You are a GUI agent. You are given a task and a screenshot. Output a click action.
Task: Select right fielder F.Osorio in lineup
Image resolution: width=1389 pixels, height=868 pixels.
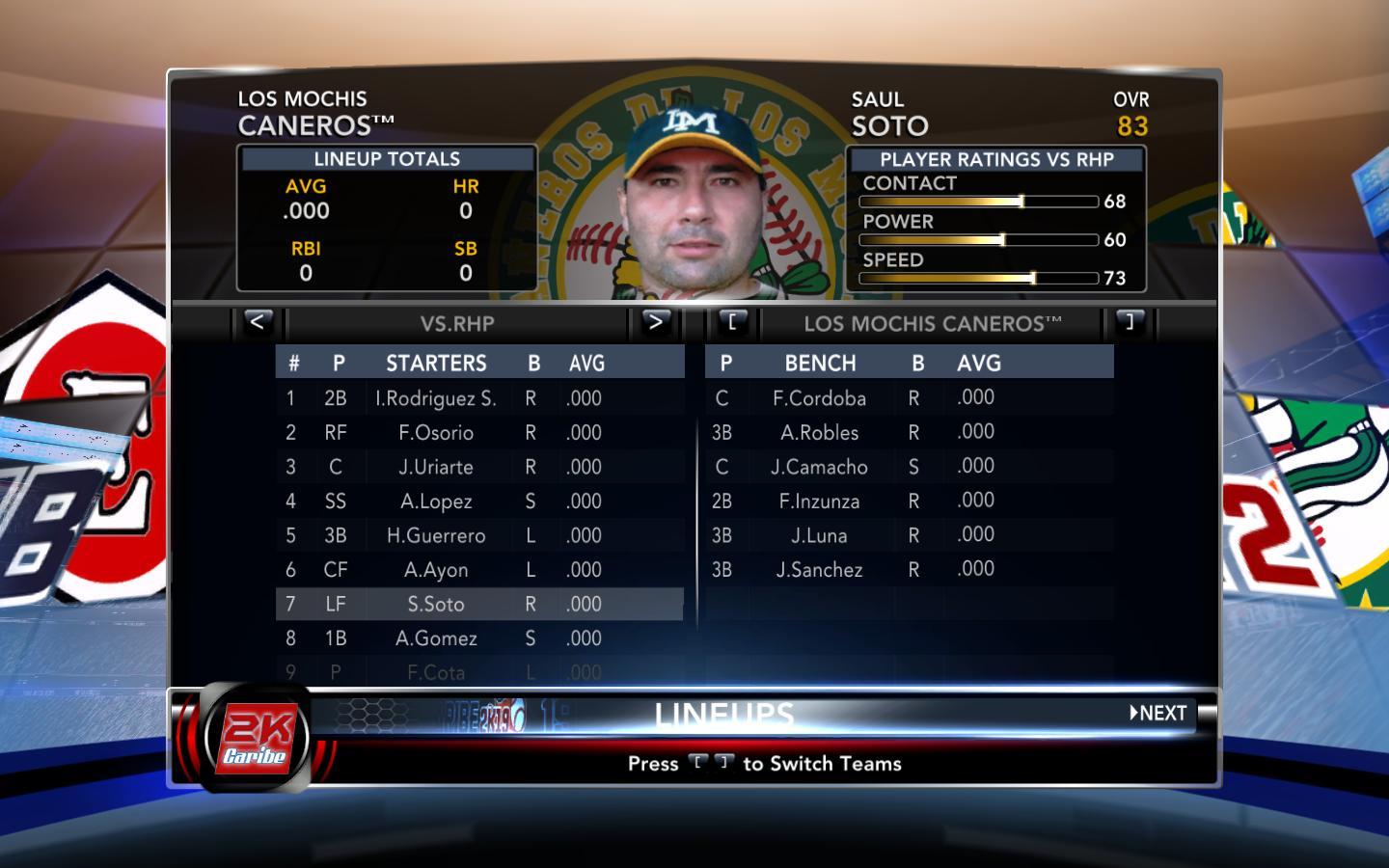pos(436,433)
